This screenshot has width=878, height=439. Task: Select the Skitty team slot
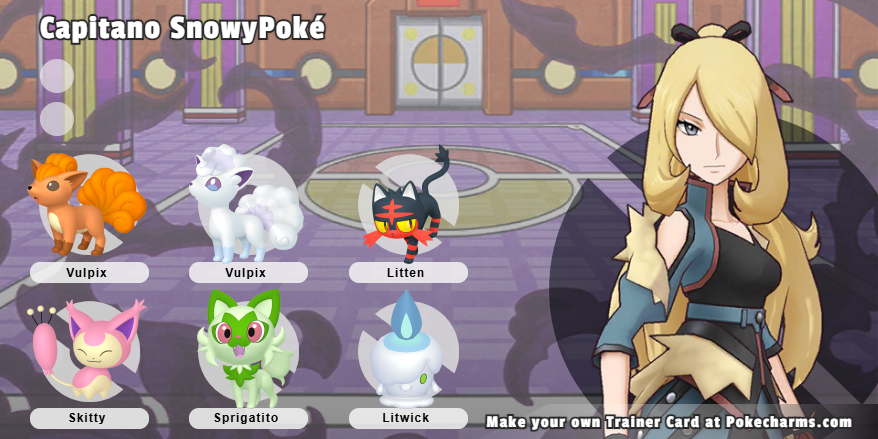pyautogui.click(x=89, y=350)
